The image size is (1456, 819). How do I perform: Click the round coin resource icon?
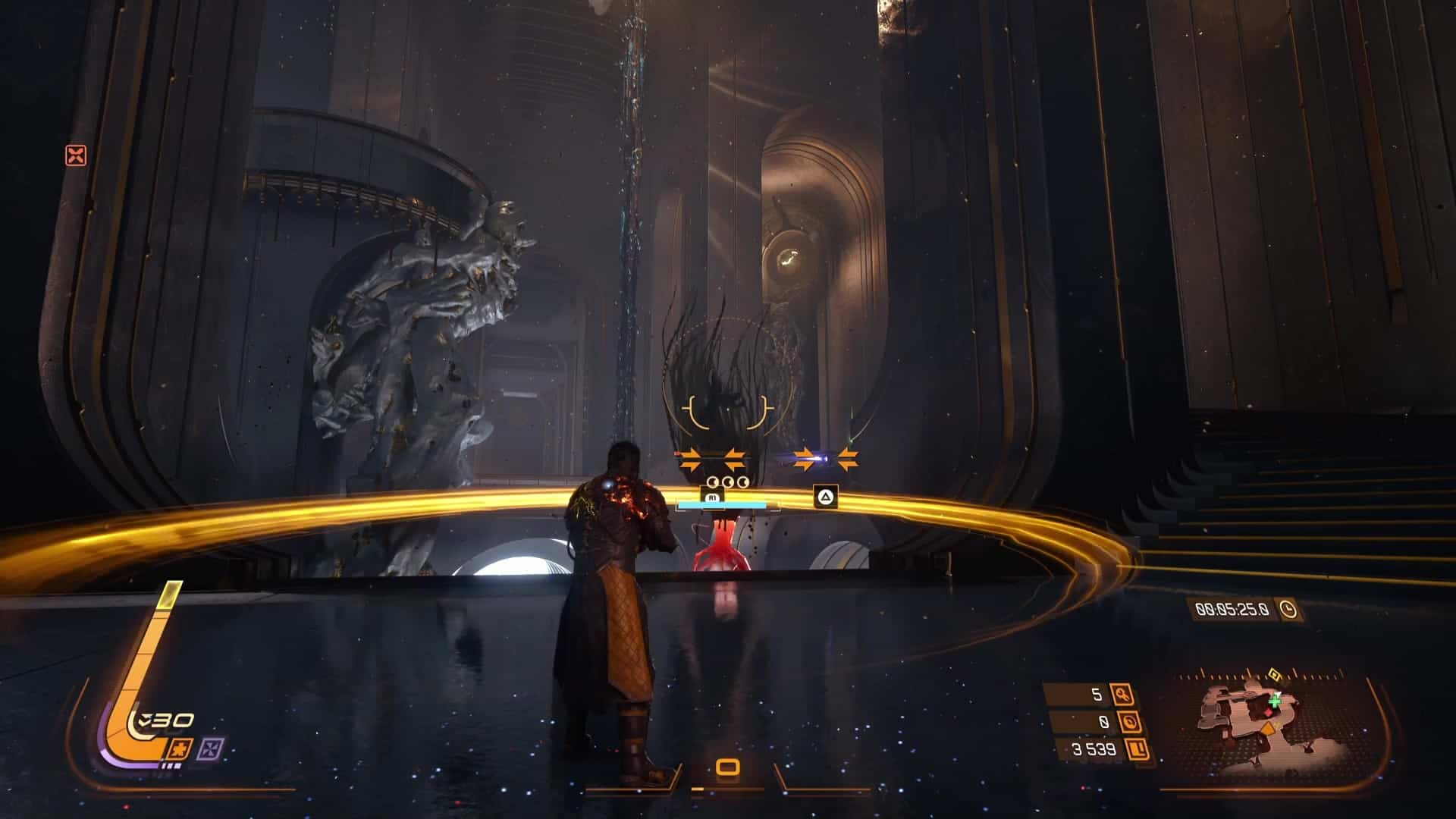pos(1130,722)
